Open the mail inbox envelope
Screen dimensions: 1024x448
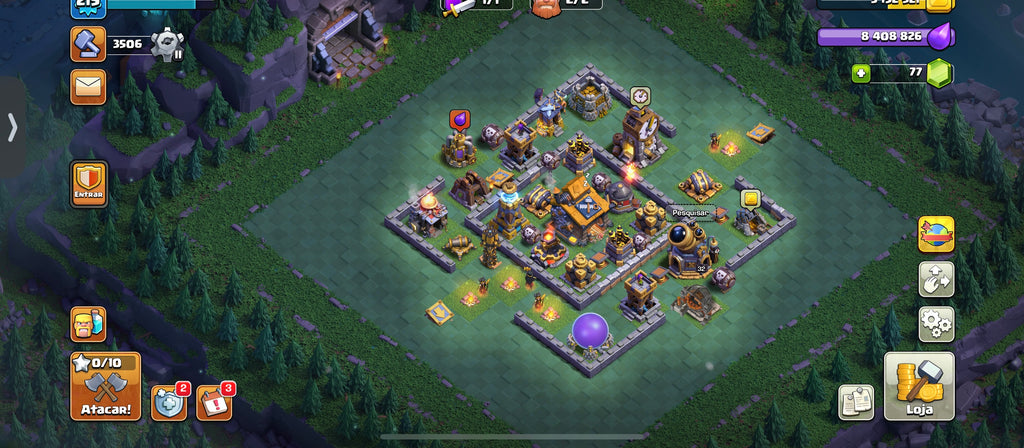click(88, 86)
